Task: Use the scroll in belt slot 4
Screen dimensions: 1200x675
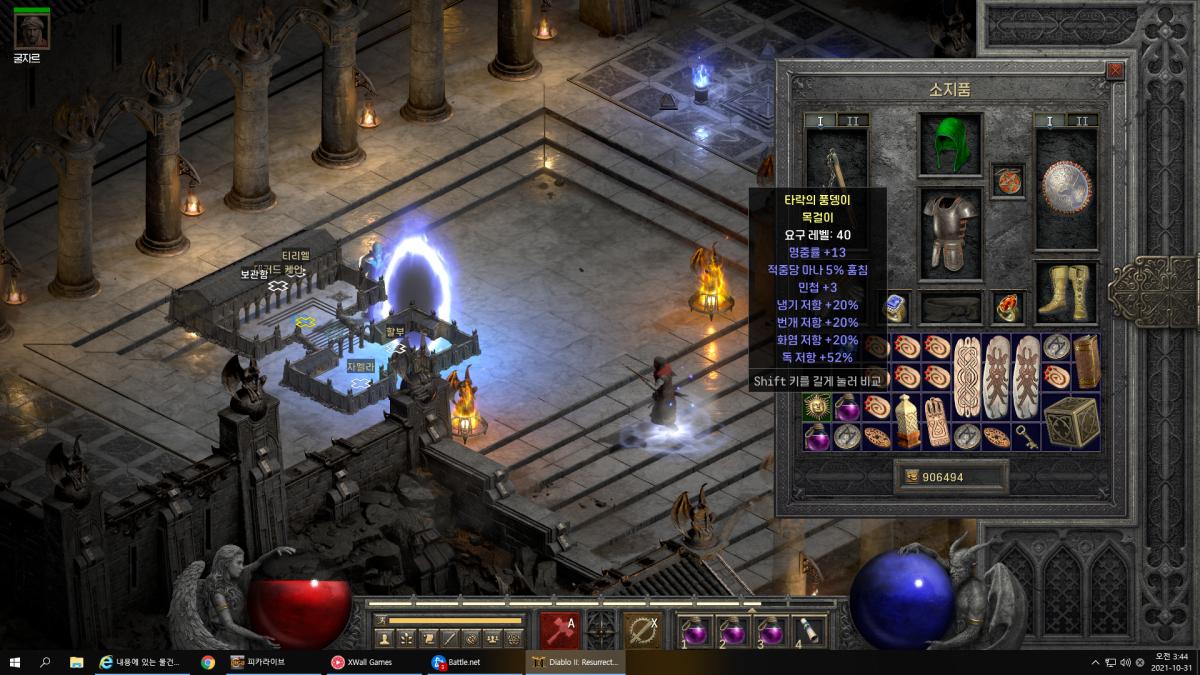Action: [807, 631]
